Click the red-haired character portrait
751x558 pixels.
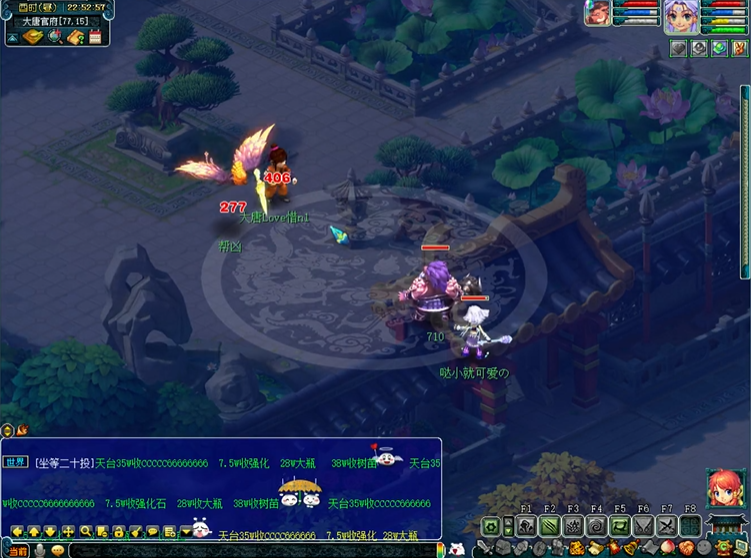point(725,488)
